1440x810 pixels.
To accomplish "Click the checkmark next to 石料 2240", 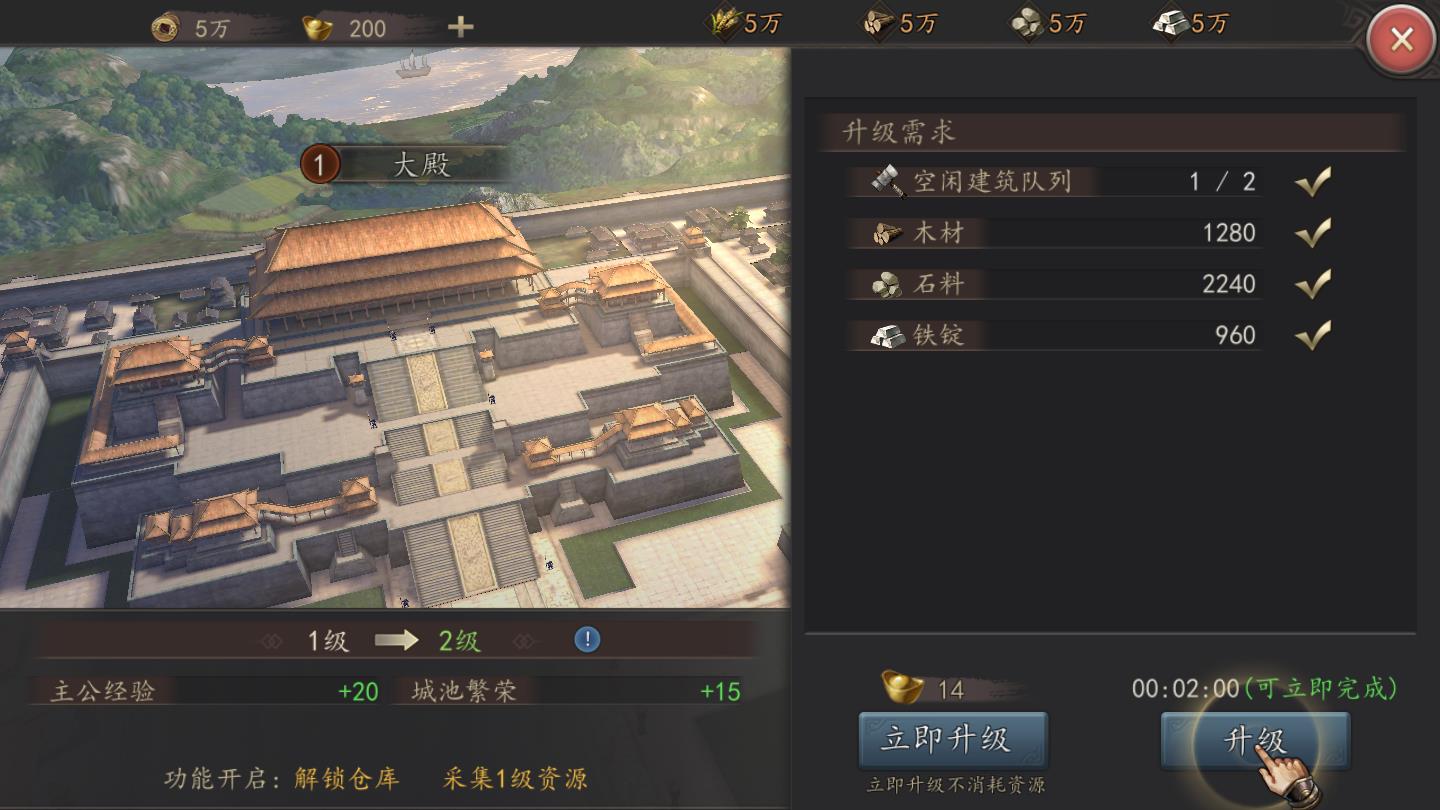I will (1314, 284).
